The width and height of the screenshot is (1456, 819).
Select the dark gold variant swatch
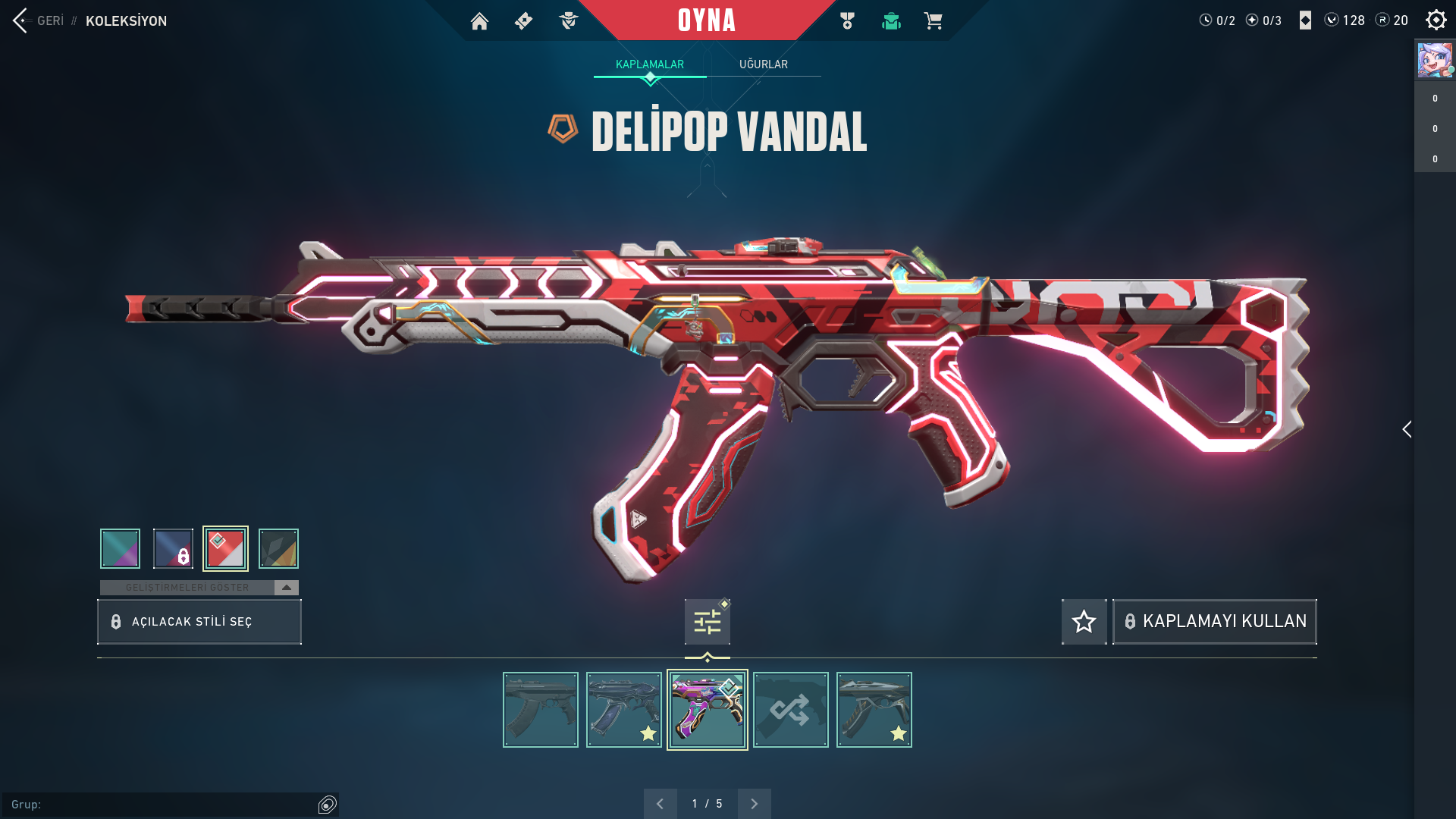(x=278, y=548)
